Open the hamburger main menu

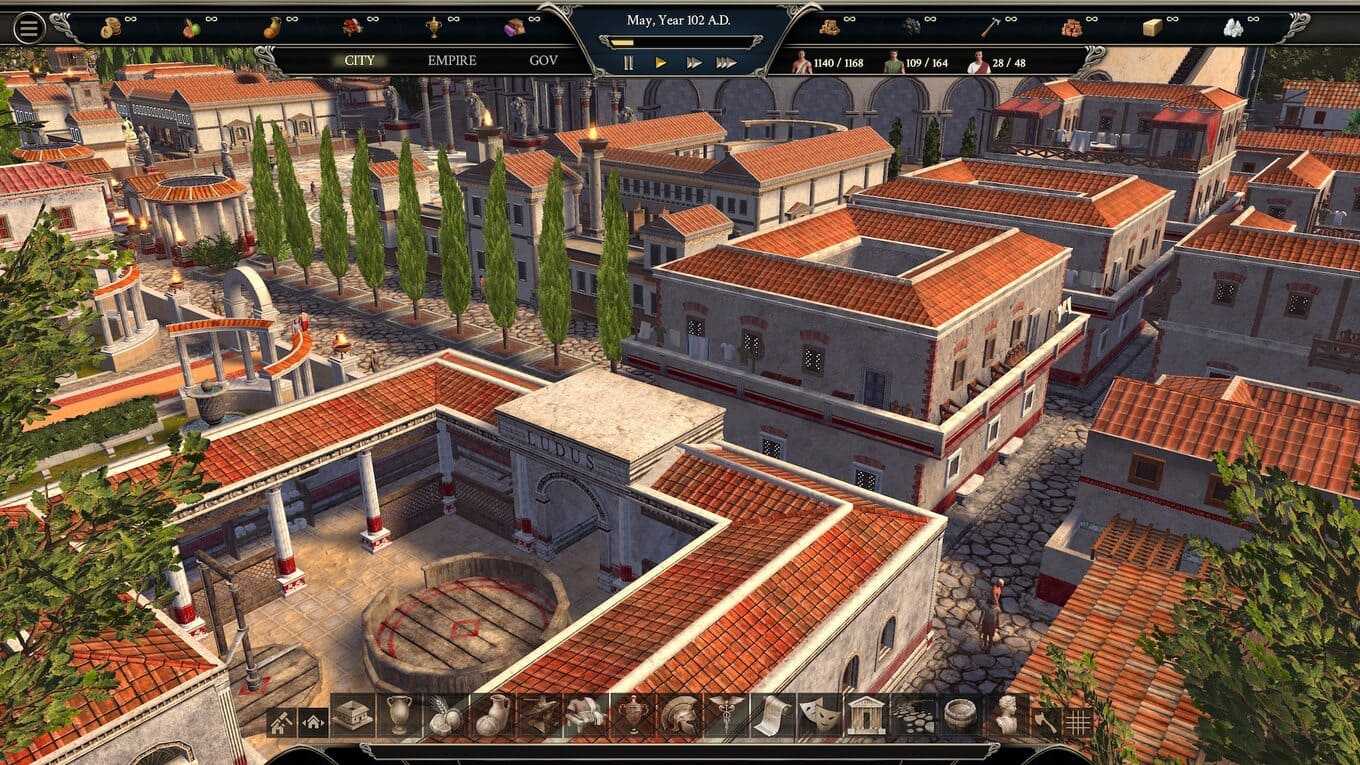[x=28, y=28]
